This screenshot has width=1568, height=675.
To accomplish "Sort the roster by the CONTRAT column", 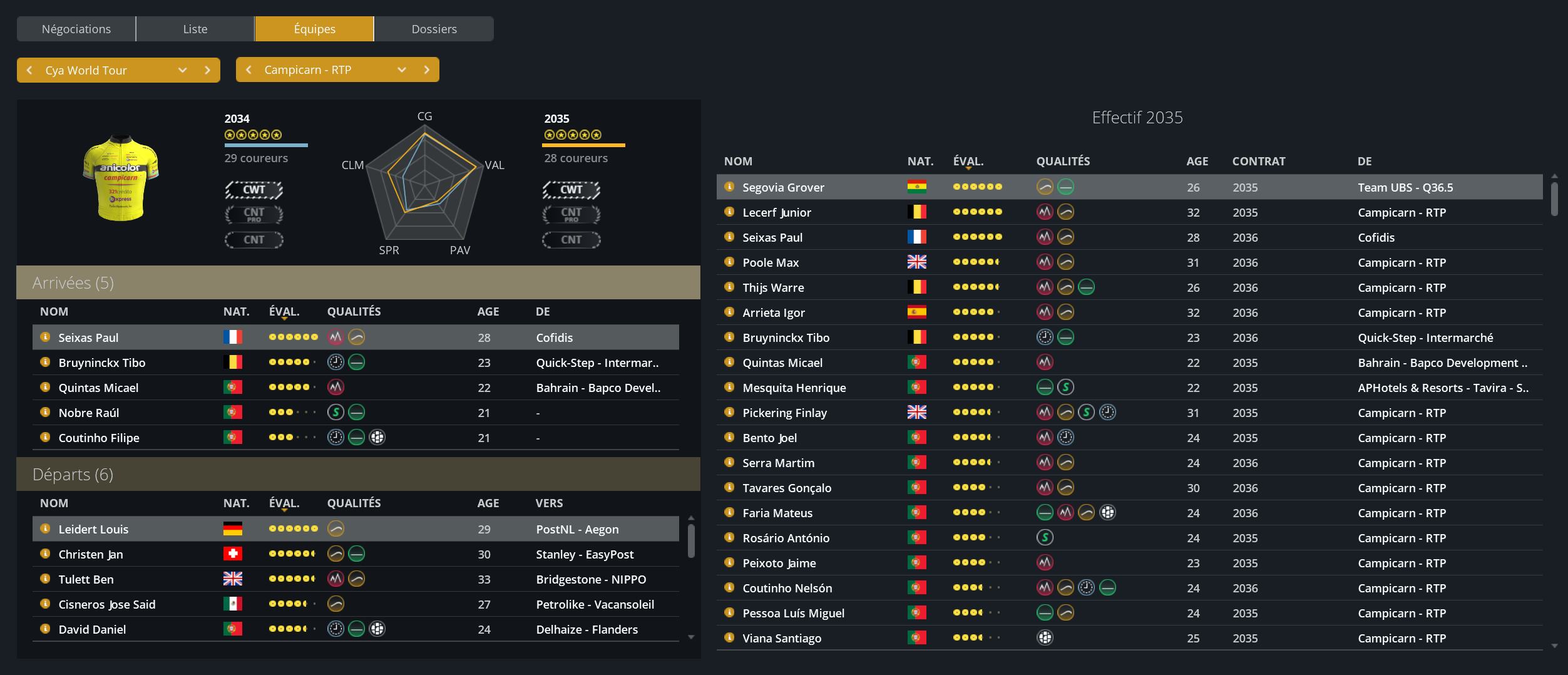I will pyautogui.click(x=1258, y=162).
